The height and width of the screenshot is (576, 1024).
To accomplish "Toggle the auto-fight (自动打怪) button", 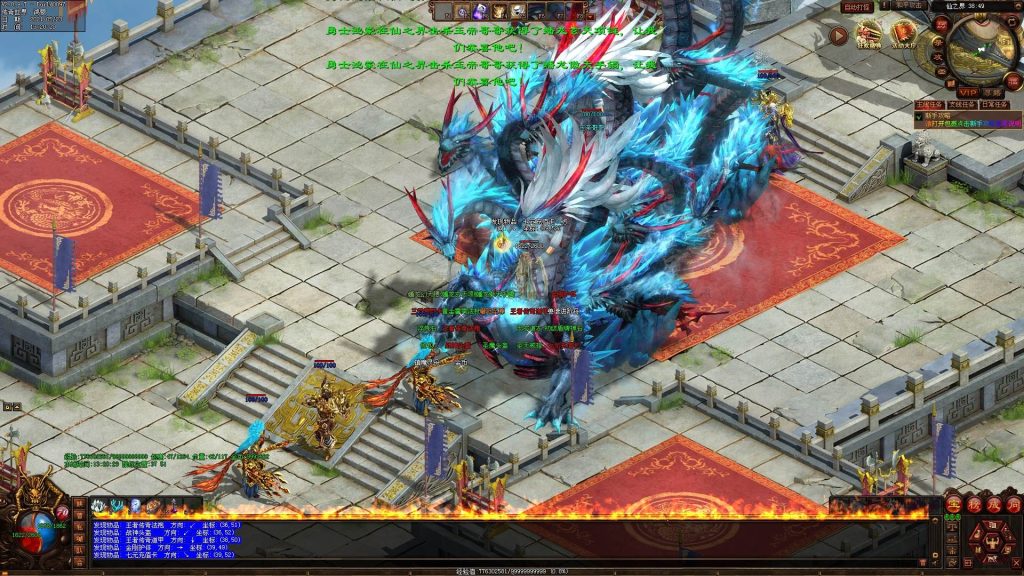I will [857, 6].
